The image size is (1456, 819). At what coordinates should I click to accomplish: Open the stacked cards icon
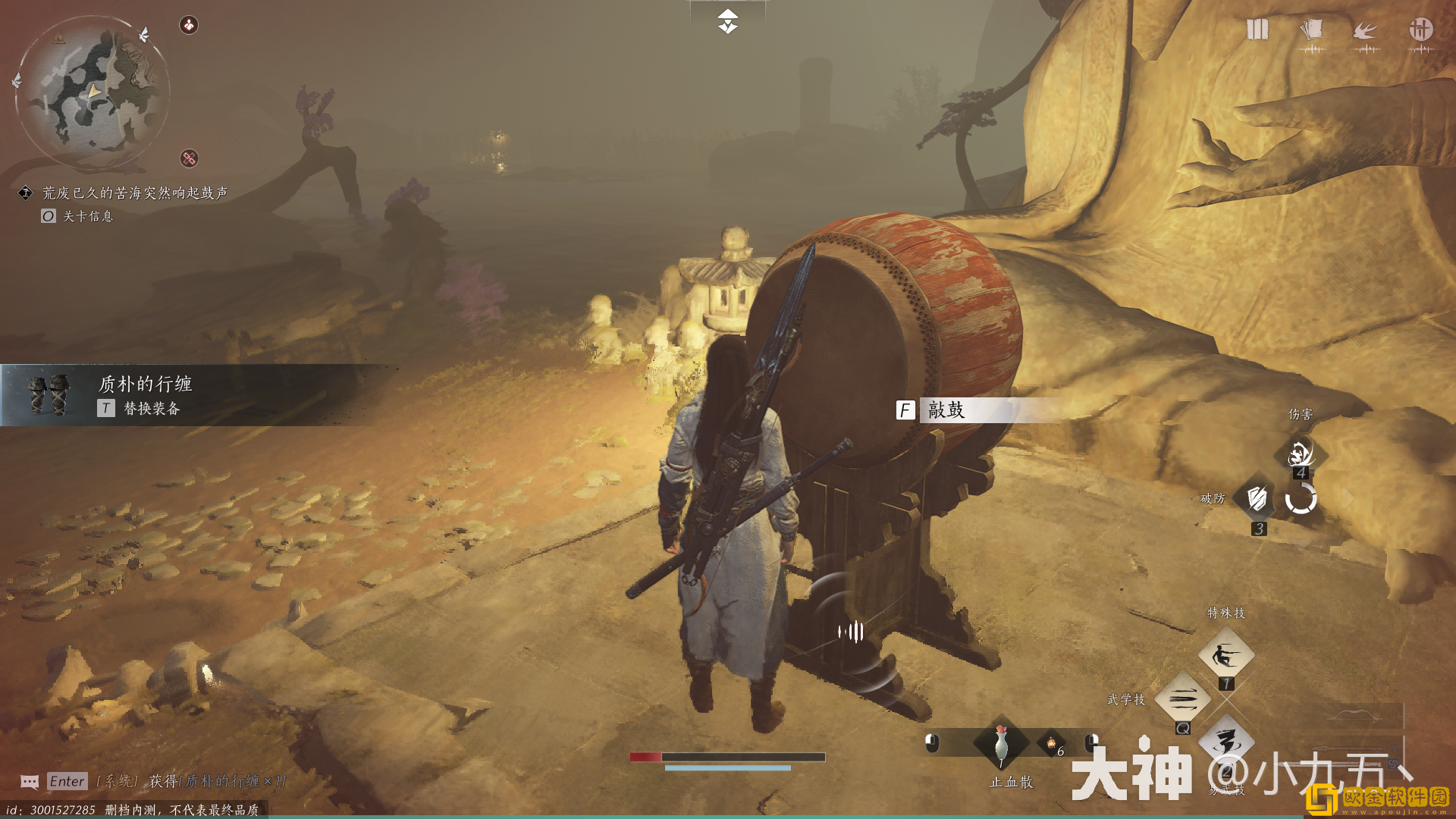1311,30
